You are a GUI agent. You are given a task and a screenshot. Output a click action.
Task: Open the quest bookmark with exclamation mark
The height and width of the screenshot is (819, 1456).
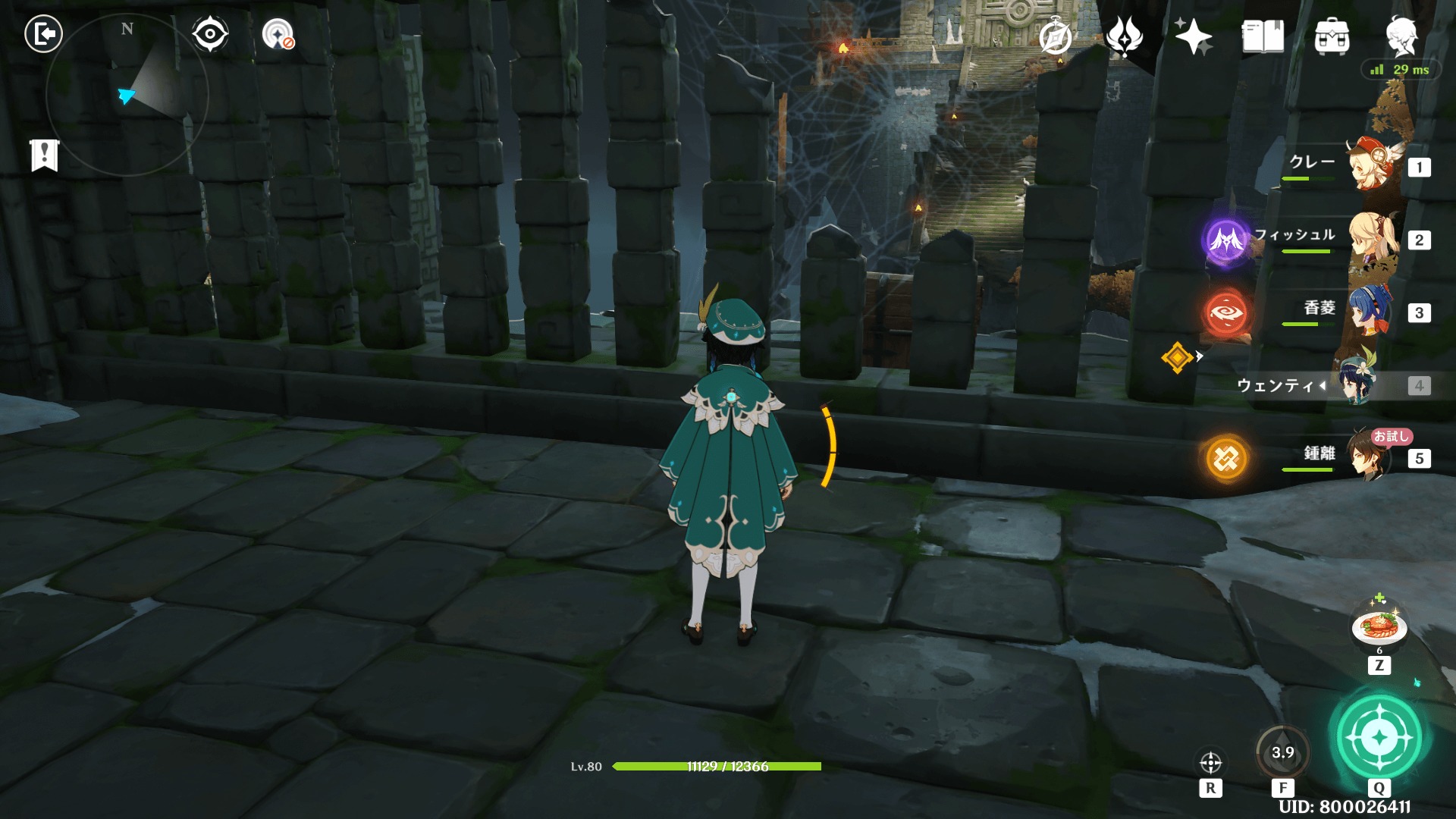(45, 155)
